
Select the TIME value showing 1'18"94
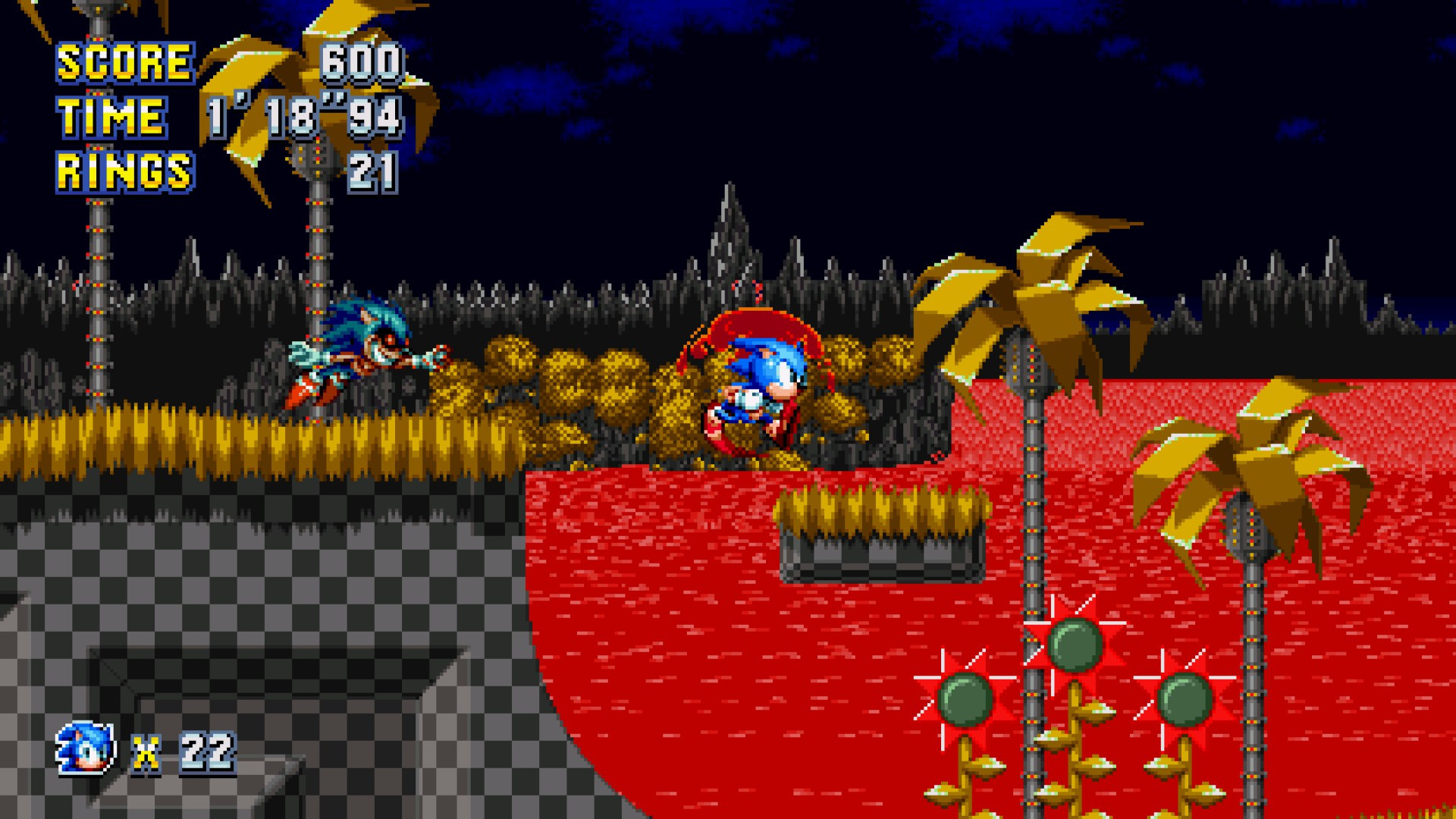(x=303, y=115)
